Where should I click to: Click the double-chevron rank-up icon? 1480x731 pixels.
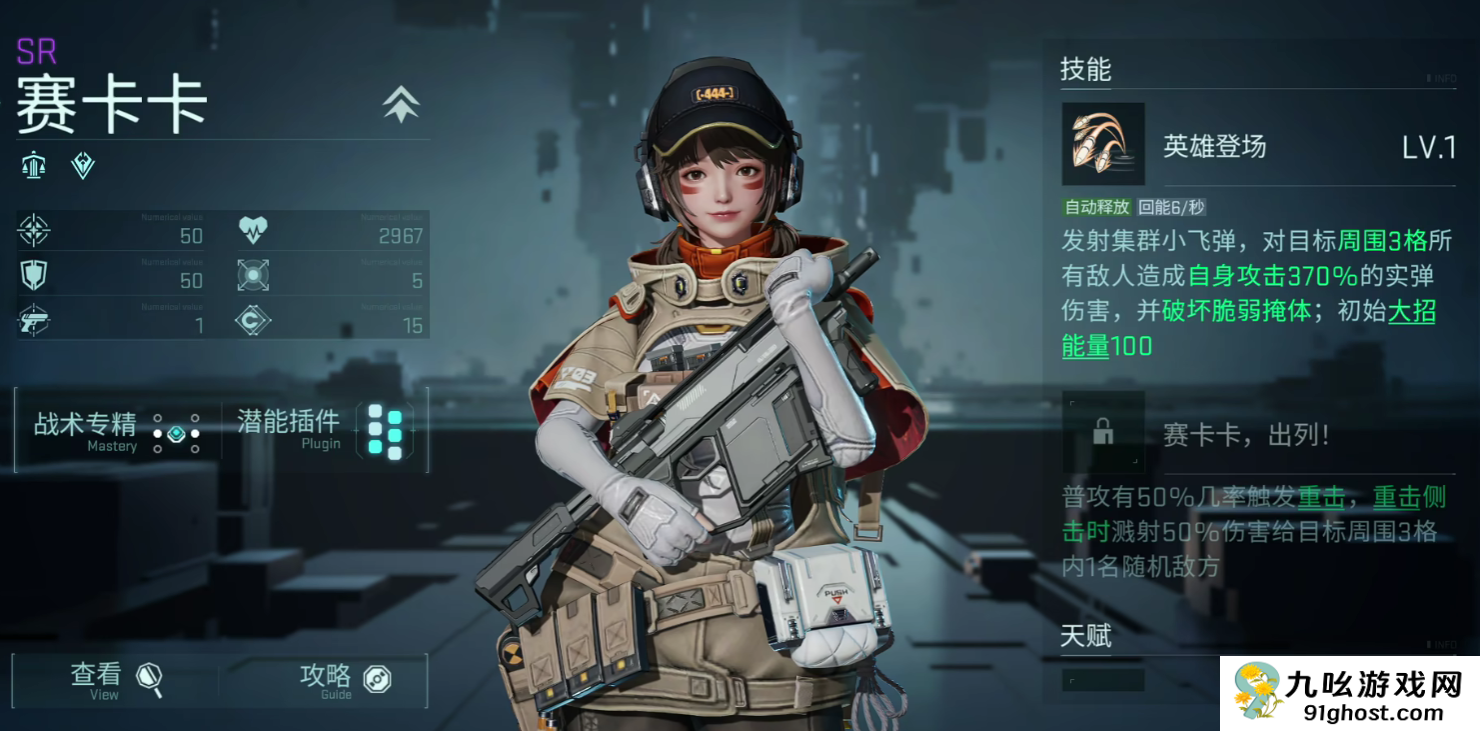pyautogui.click(x=401, y=104)
